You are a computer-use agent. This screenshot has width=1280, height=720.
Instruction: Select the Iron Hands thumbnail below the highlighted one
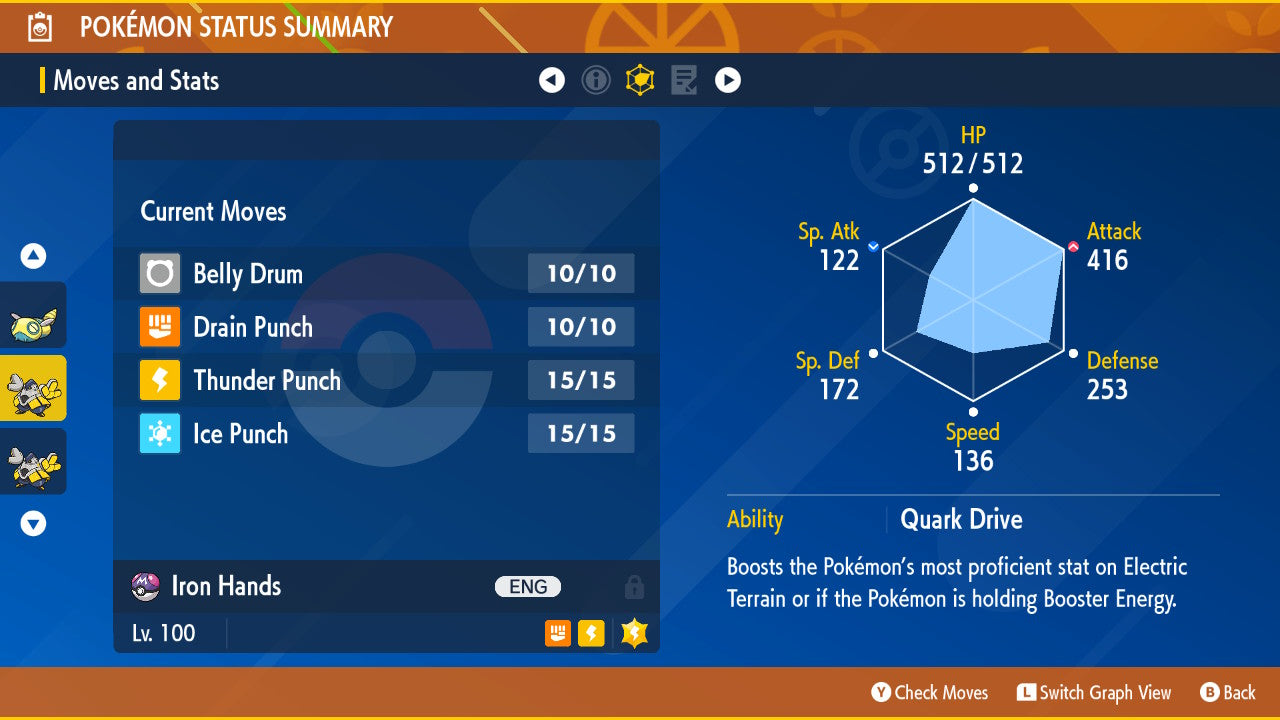click(33, 461)
